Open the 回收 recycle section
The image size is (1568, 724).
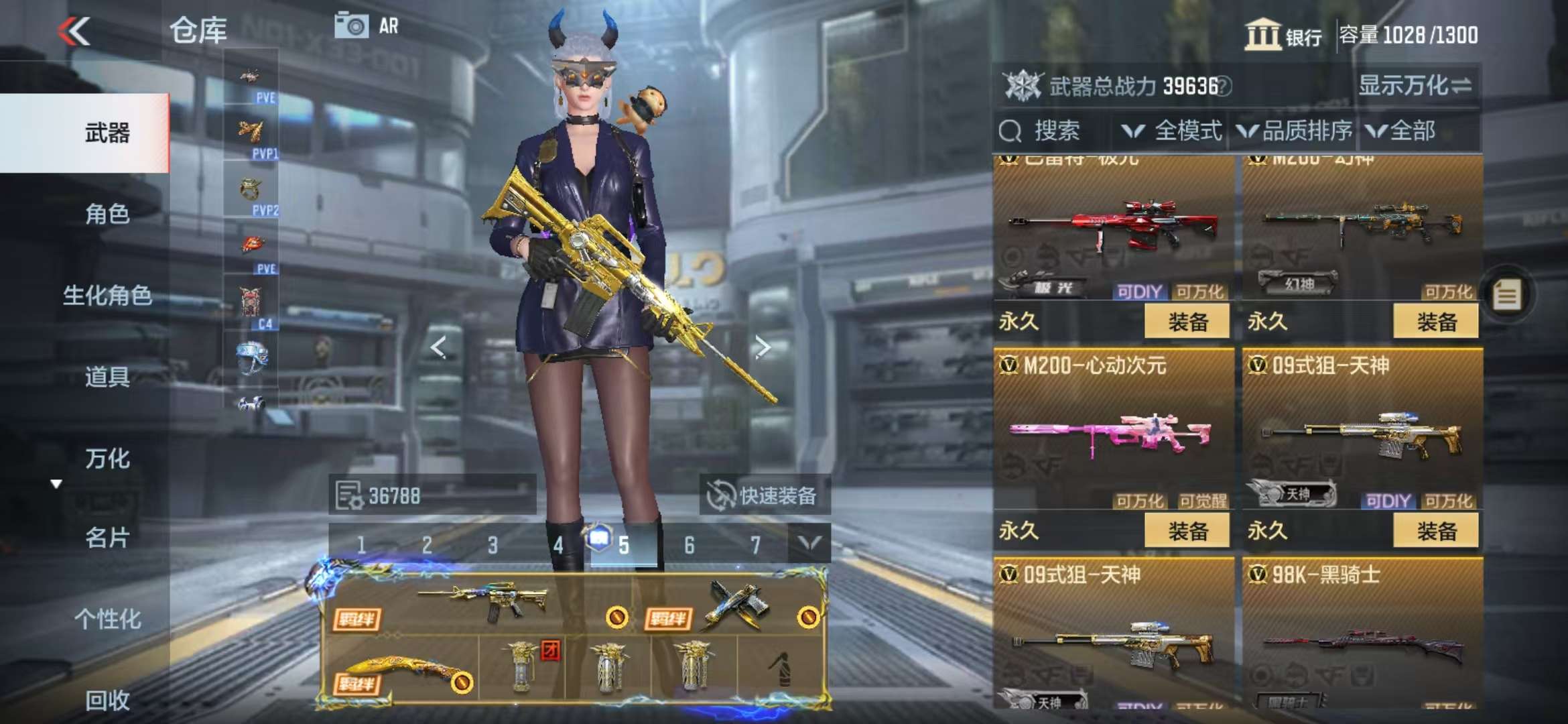[107, 700]
